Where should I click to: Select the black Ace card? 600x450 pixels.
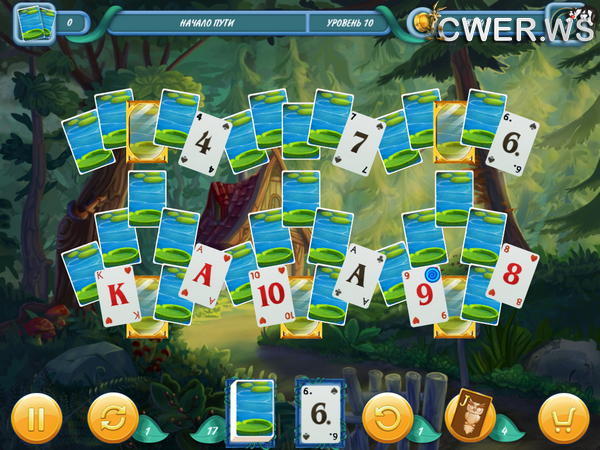coord(358,274)
